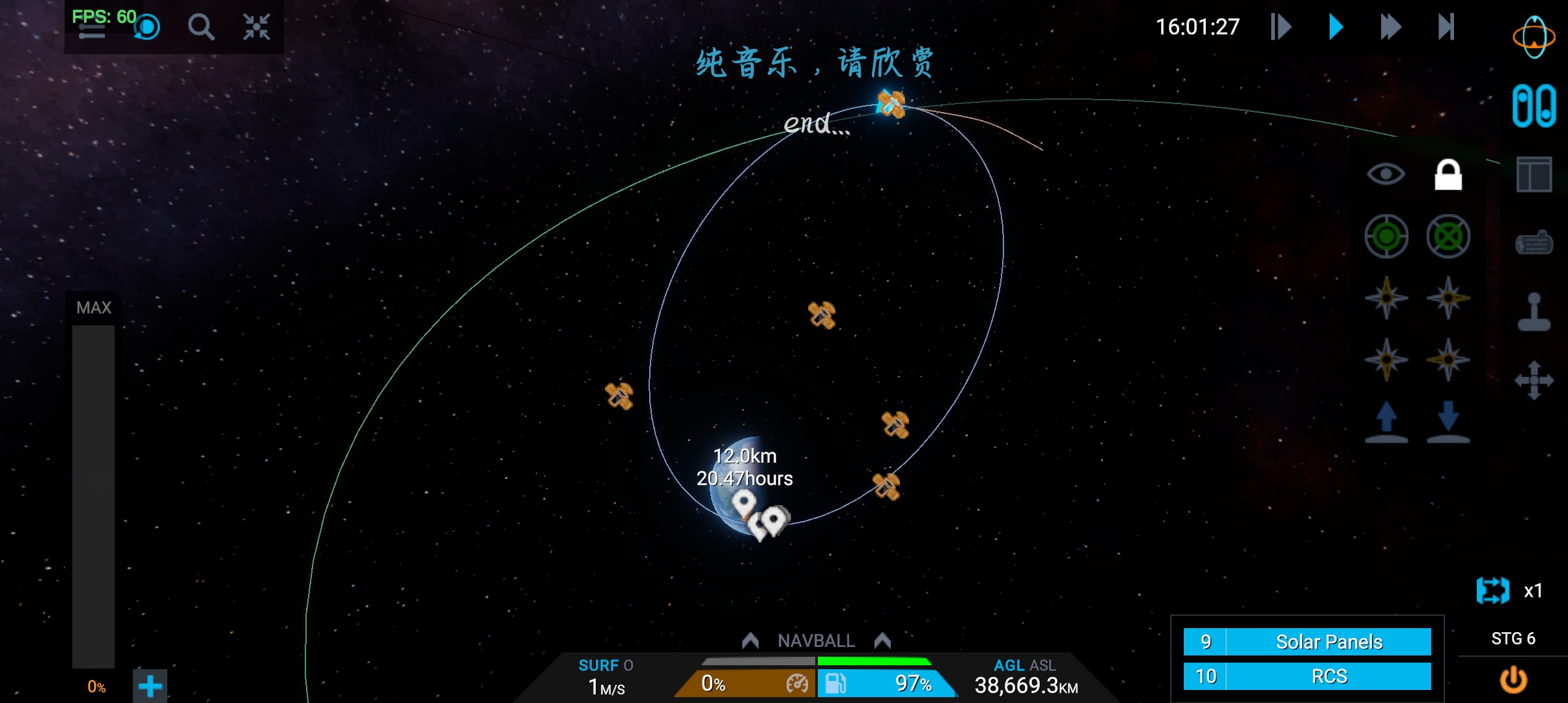The width and height of the screenshot is (1568, 703).
Task: Expand the NAVBALL panel
Action: [816, 641]
